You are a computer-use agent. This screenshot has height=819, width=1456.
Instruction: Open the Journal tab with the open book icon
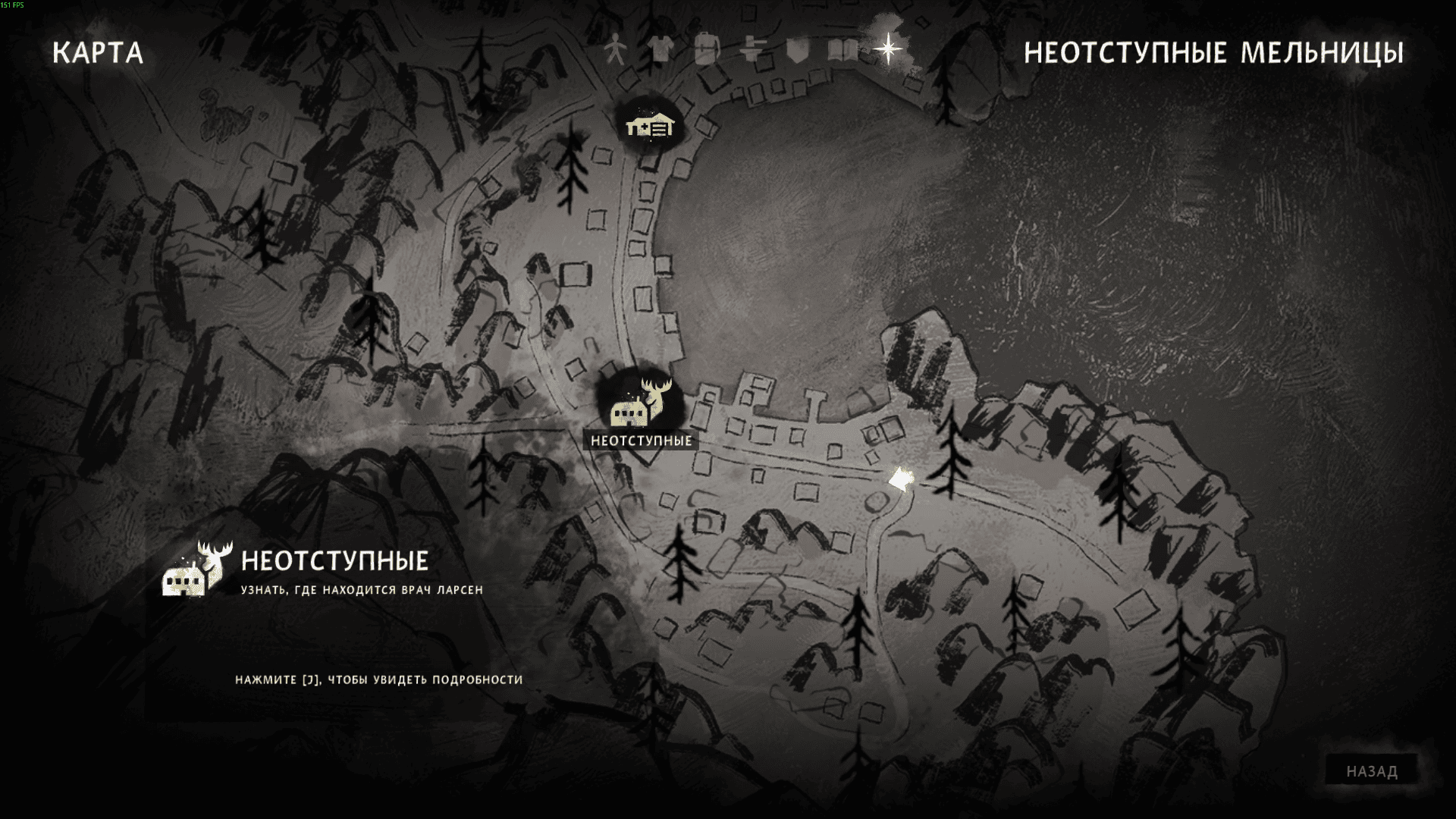point(843,51)
